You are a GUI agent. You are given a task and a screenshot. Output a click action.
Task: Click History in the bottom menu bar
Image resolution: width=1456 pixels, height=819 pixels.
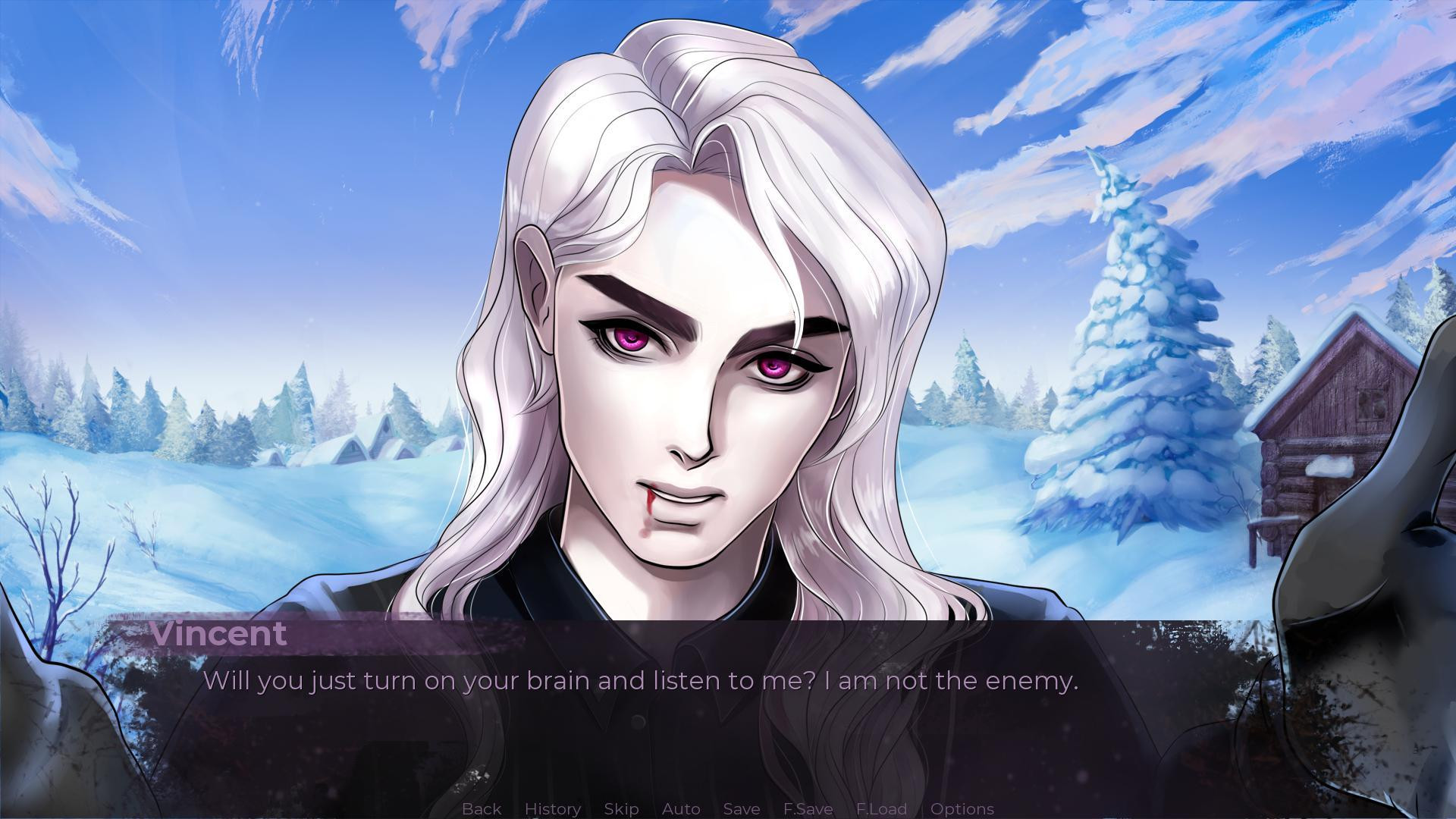(552, 808)
